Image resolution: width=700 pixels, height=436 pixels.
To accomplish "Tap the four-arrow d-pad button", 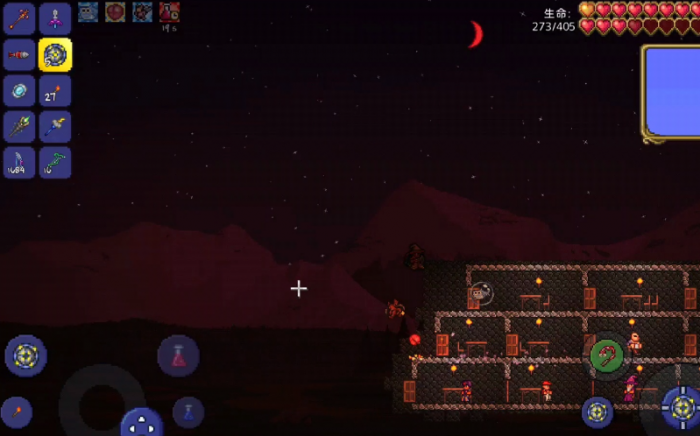I will tap(142, 423).
